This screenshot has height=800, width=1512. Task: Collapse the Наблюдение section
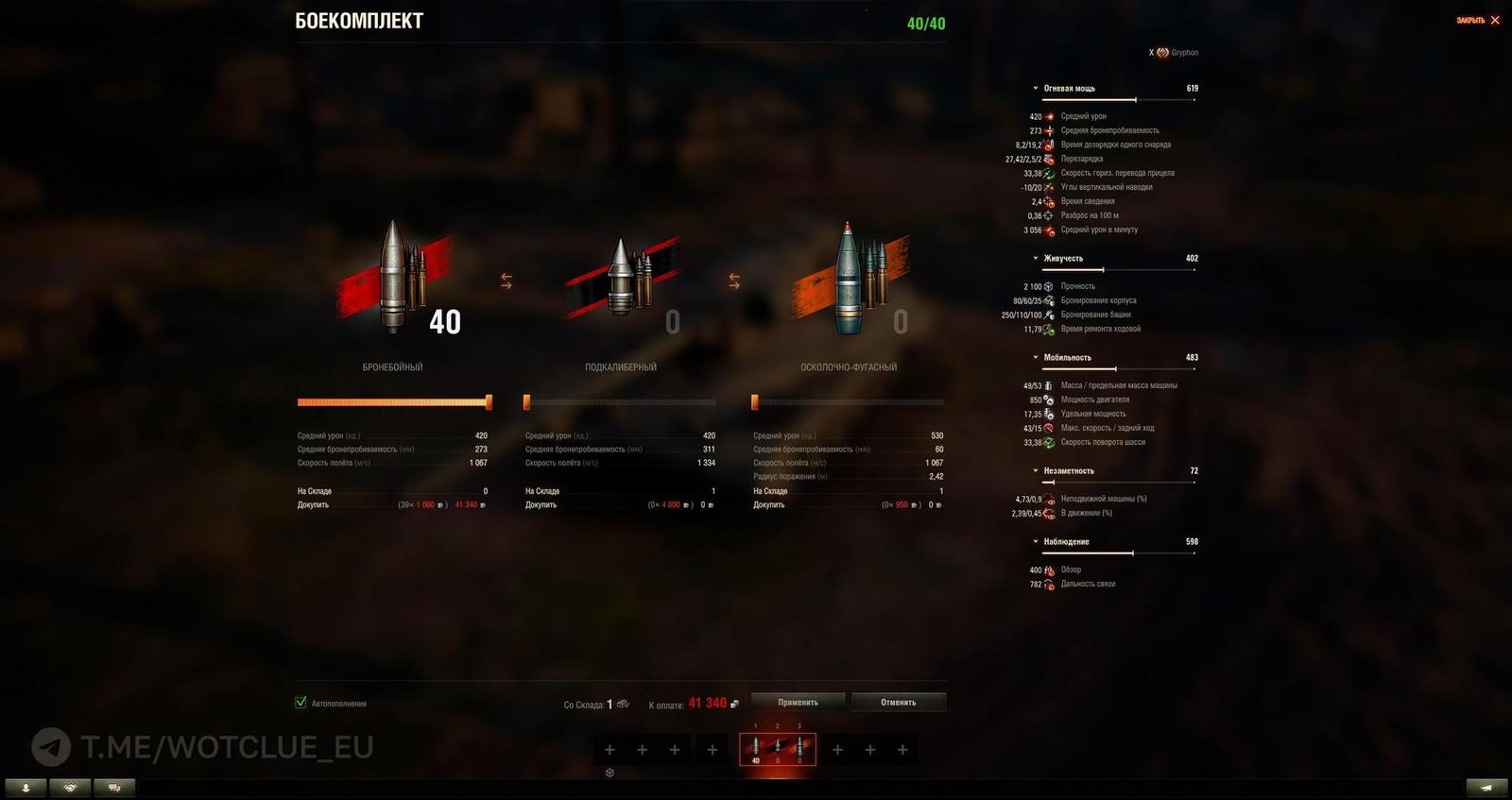(1036, 541)
